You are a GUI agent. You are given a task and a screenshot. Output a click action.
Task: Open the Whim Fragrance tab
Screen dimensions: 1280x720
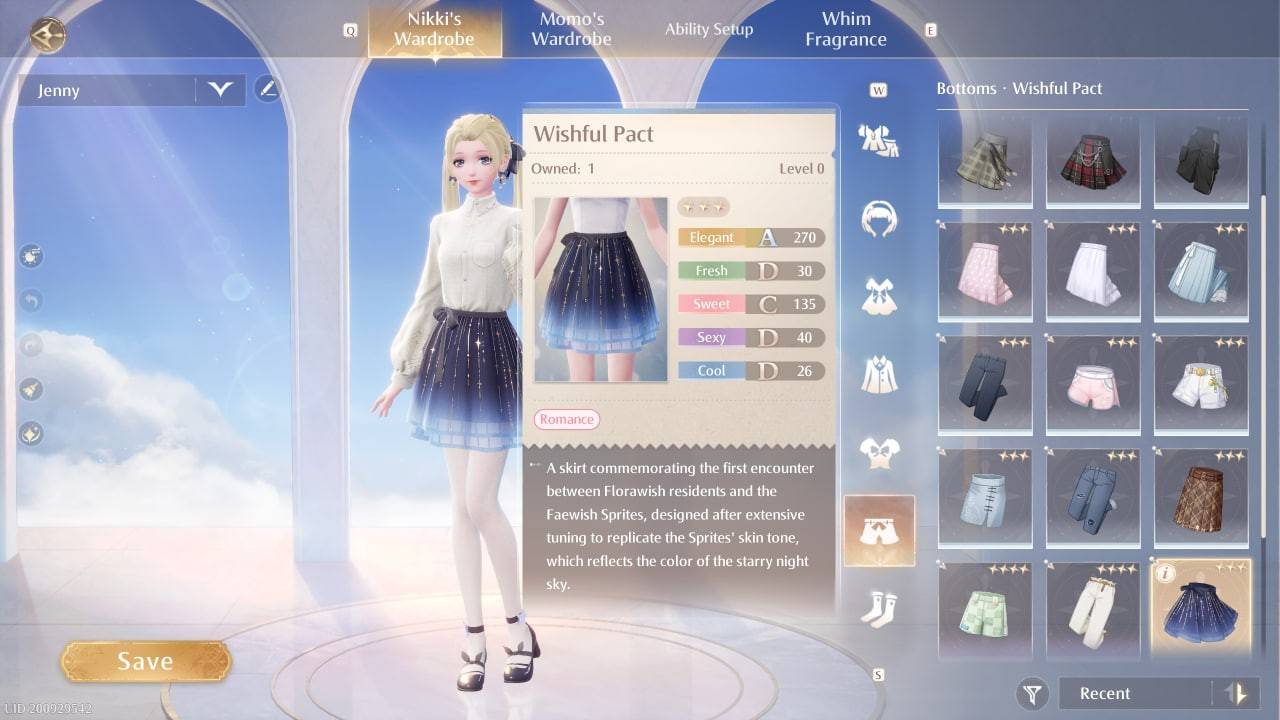coord(846,28)
